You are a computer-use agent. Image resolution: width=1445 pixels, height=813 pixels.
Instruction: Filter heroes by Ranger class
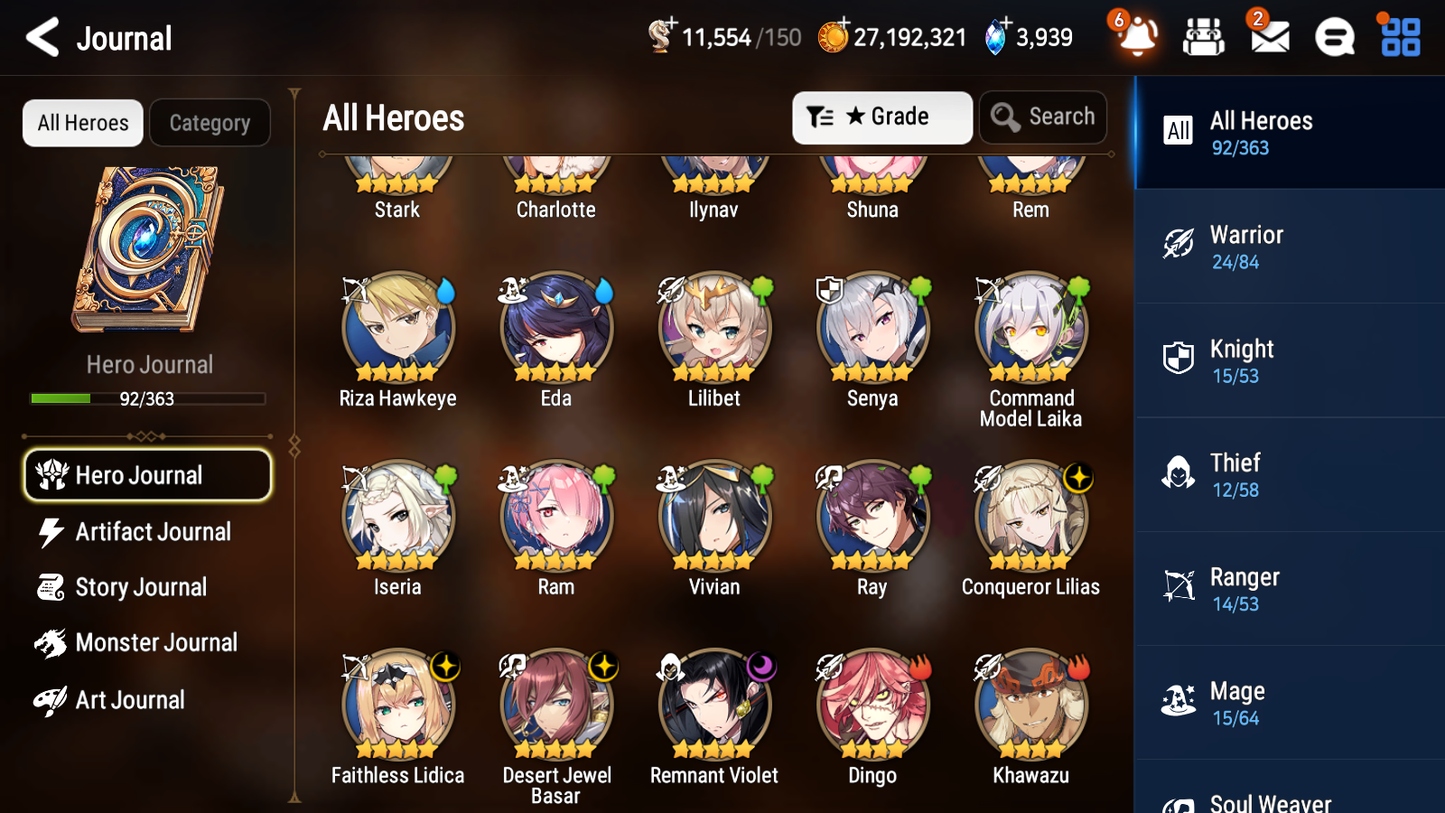pos(1289,588)
